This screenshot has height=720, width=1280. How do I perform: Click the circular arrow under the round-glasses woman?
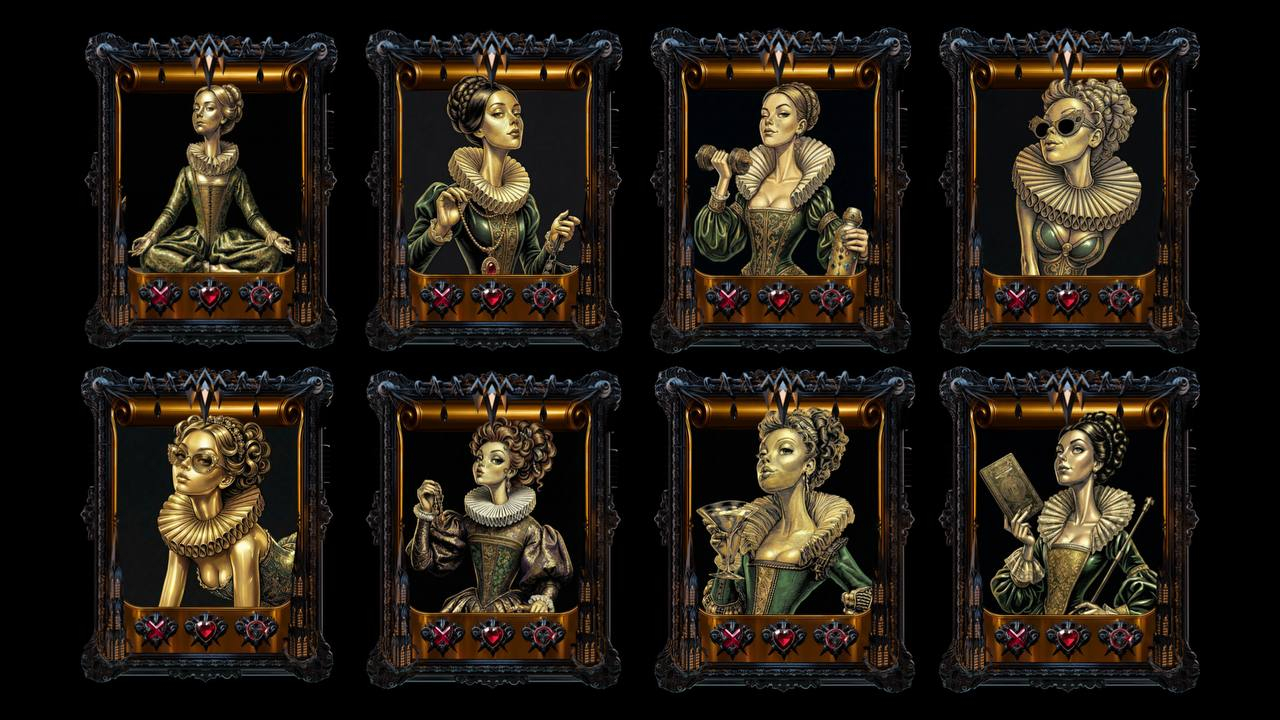257,629
